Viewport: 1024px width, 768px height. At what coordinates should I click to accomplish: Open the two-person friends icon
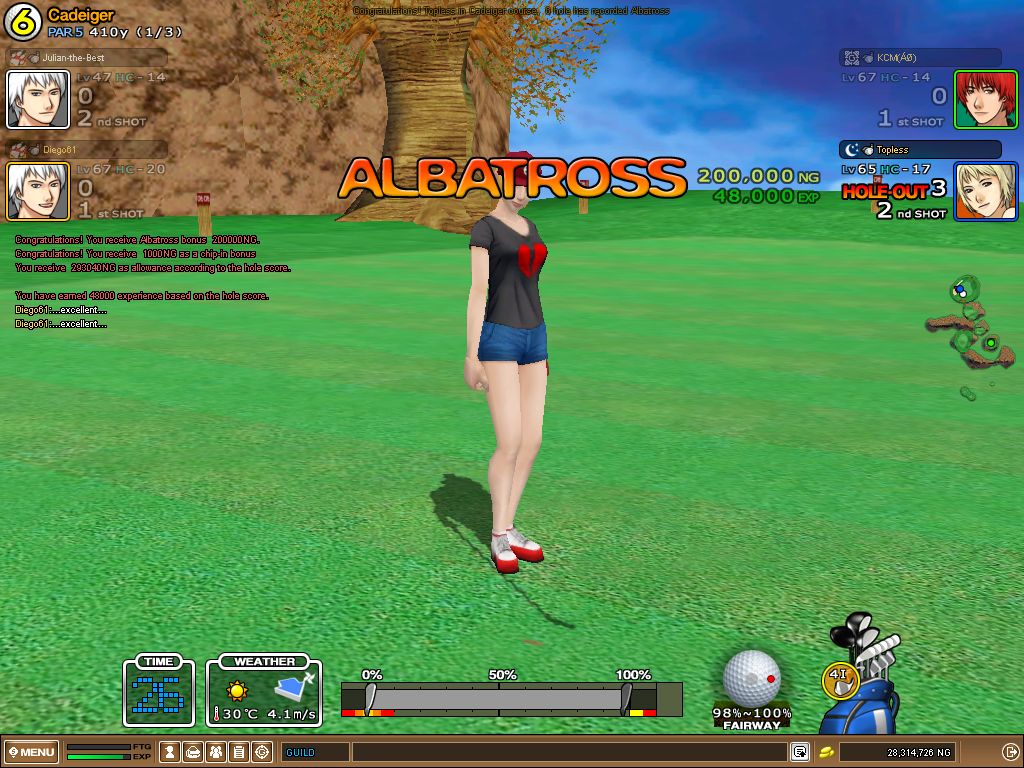point(216,752)
